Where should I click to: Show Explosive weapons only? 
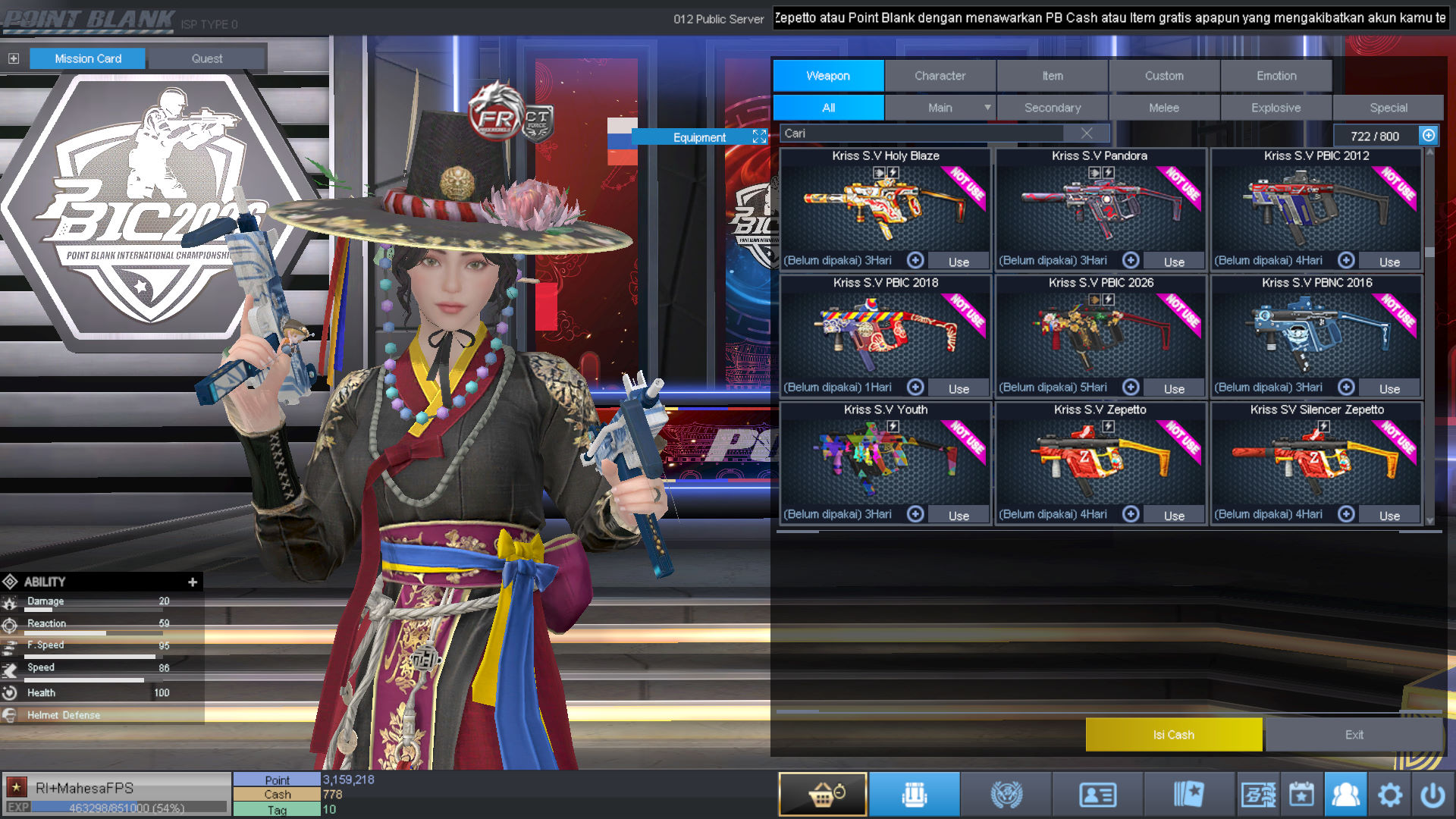(x=1276, y=108)
